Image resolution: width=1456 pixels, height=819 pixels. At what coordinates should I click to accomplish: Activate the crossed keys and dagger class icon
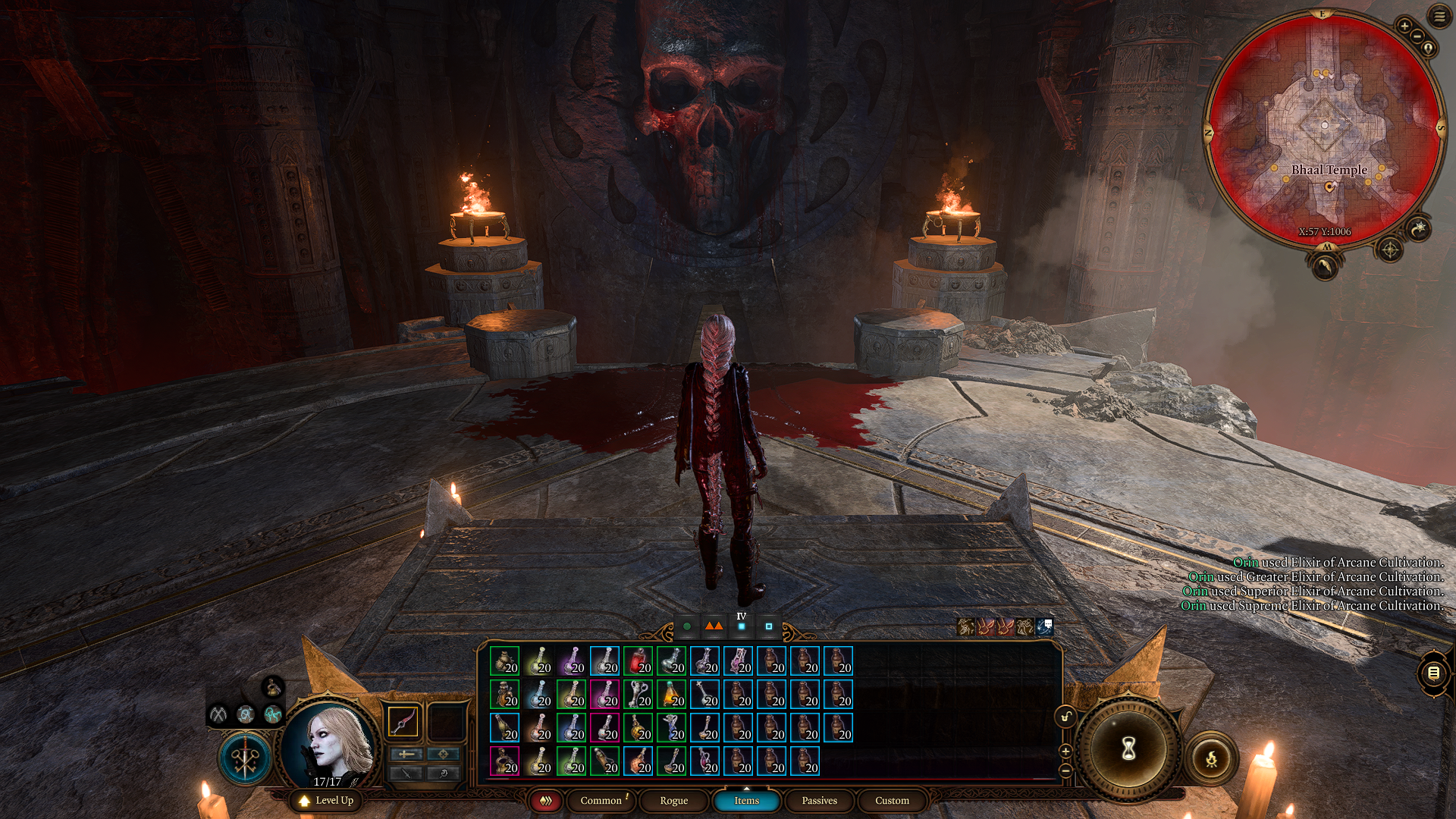click(x=245, y=758)
